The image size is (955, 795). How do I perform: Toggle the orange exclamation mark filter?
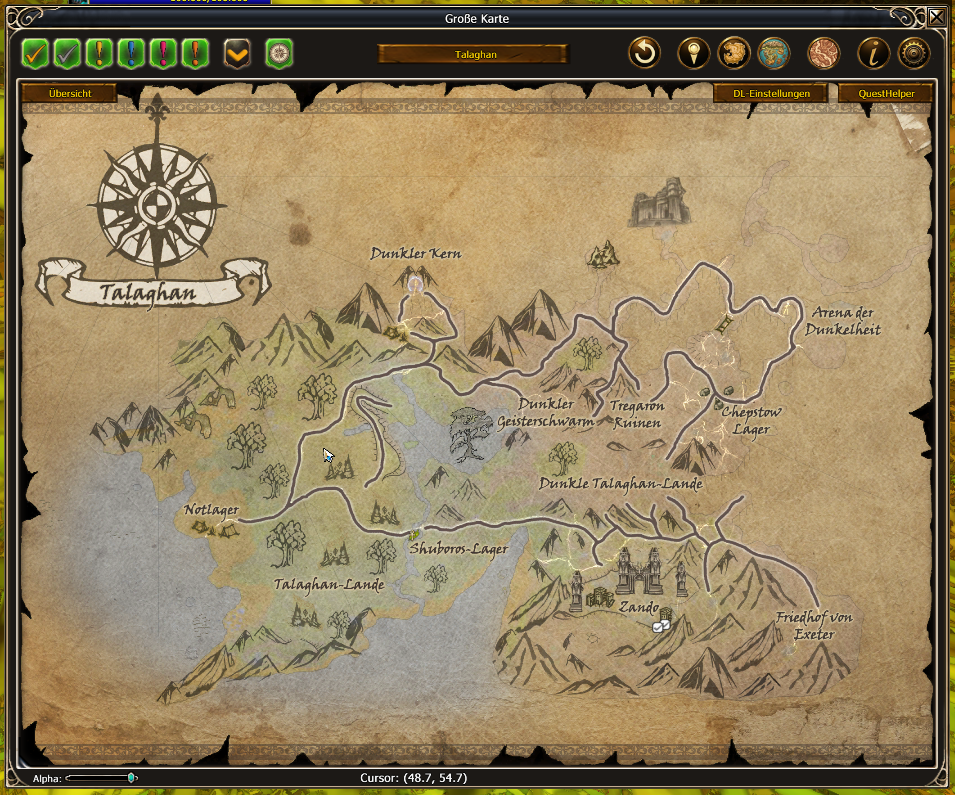pyautogui.click(x=194, y=53)
